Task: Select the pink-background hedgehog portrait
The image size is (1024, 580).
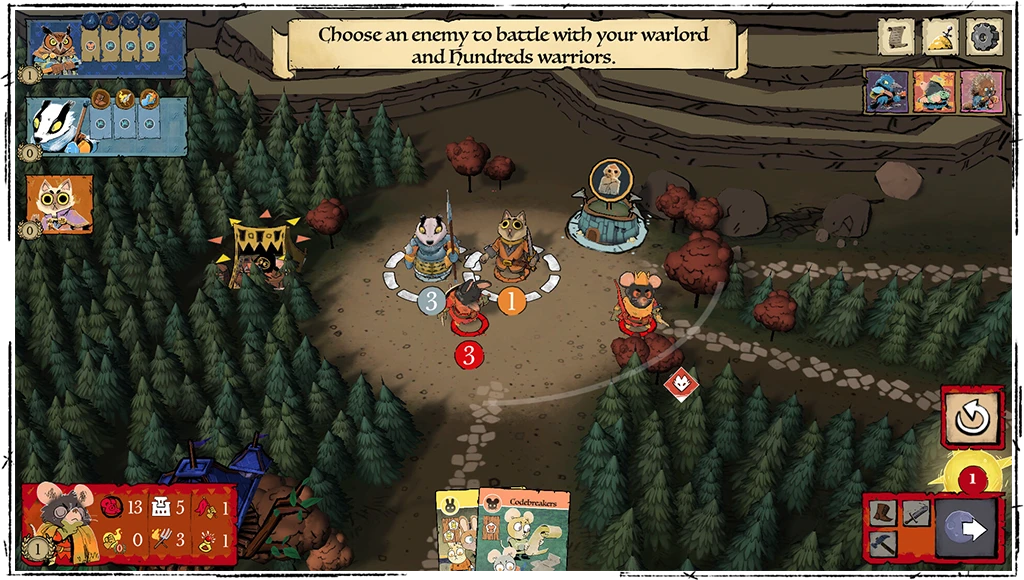Action: pyautogui.click(x=982, y=91)
